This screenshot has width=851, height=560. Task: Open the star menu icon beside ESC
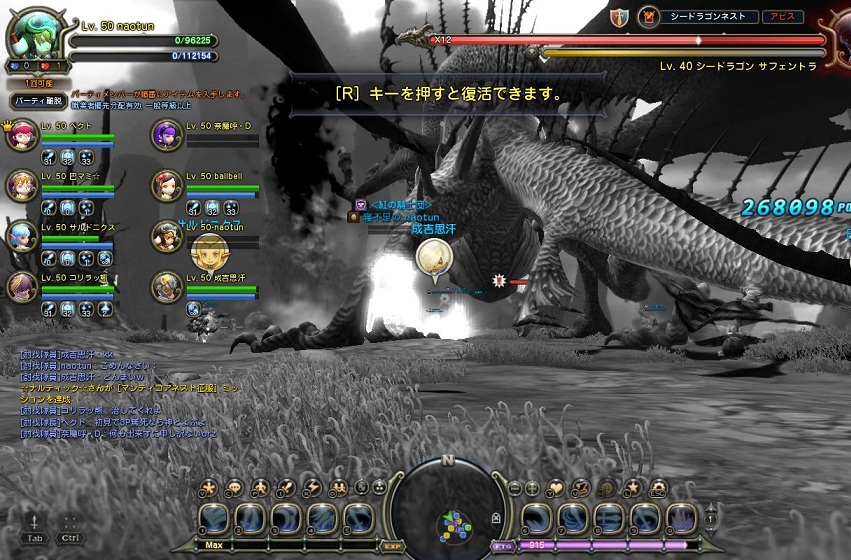[x=633, y=488]
